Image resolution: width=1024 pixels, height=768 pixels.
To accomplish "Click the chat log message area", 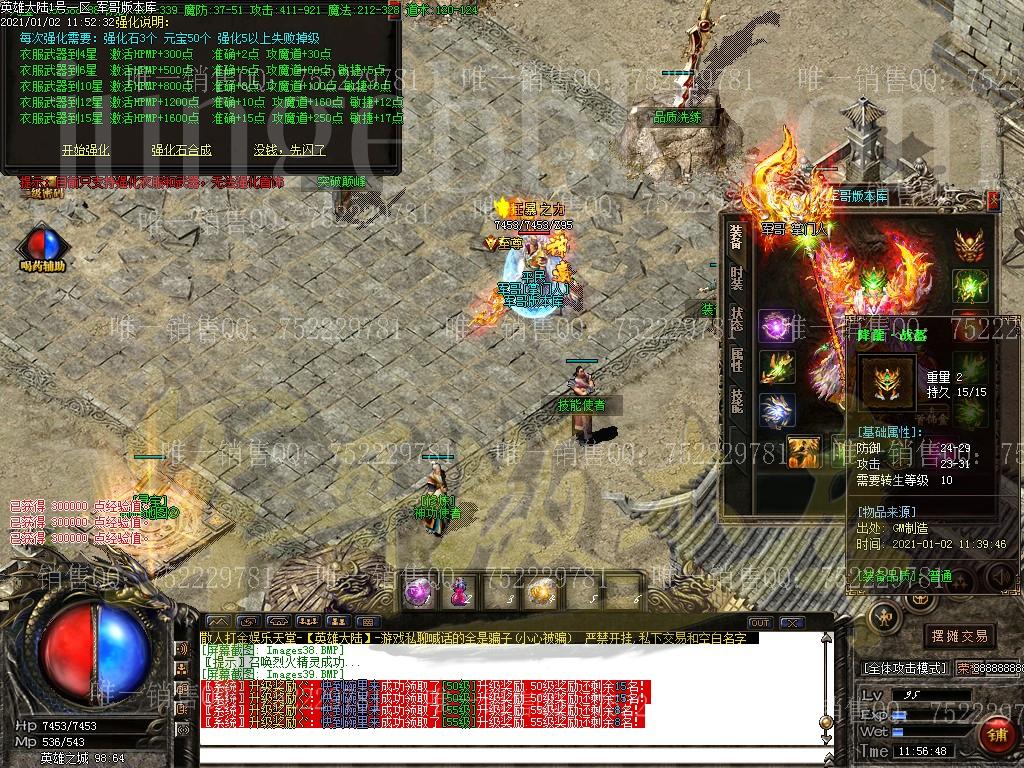I will (500, 690).
